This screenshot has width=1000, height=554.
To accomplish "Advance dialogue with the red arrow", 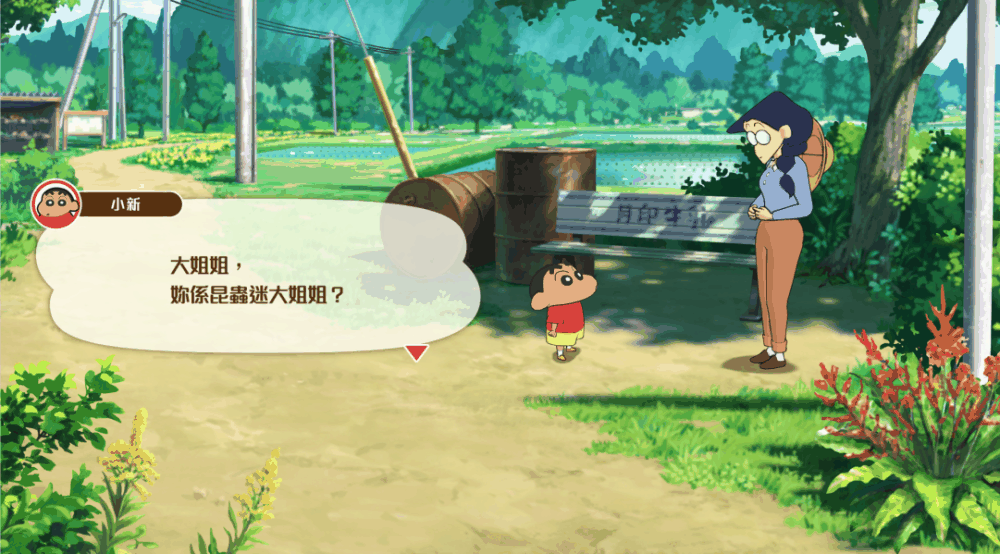I will (416, 351).
